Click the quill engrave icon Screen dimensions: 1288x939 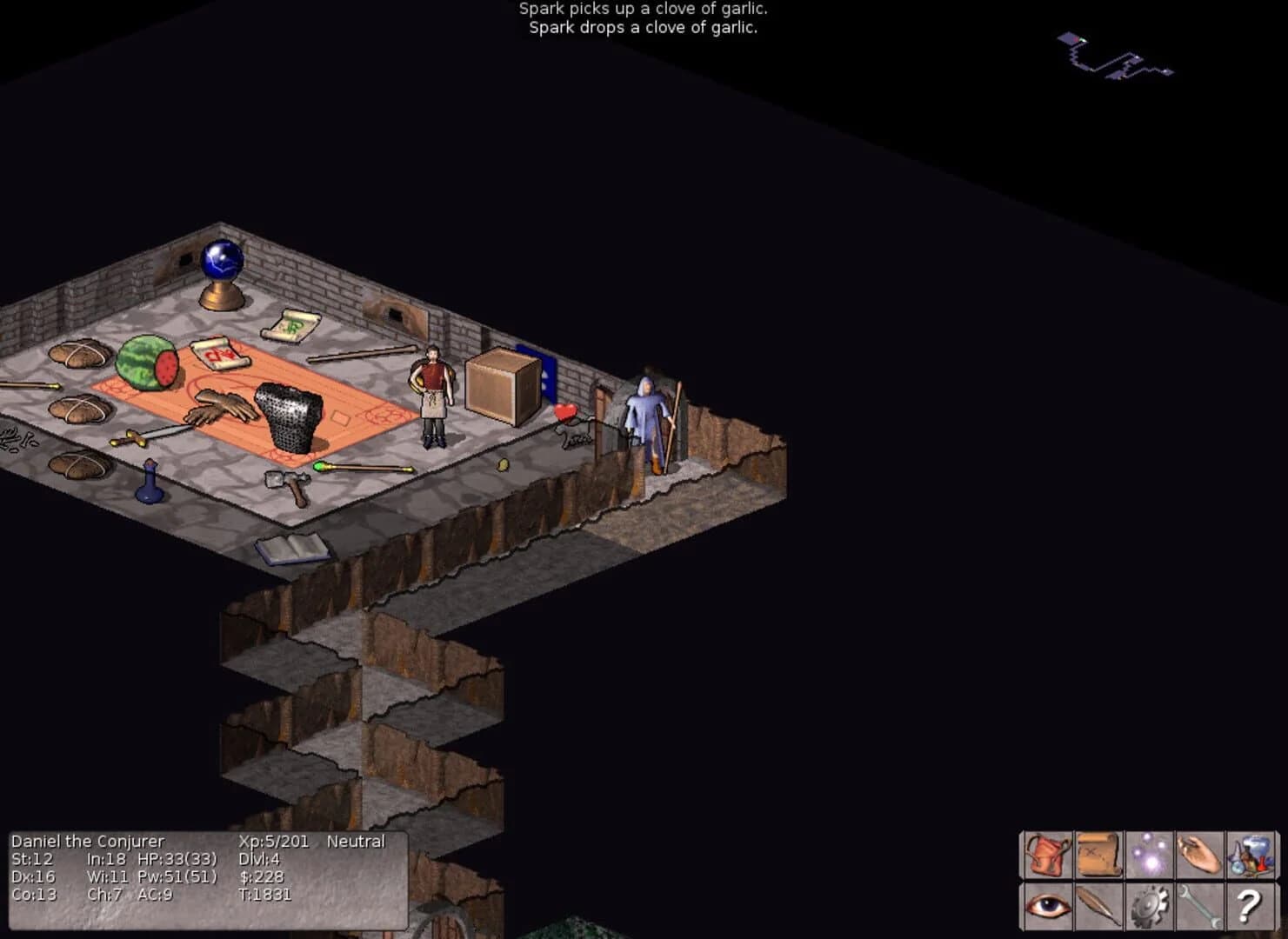pyautogui.click(x=1098, y=906)
